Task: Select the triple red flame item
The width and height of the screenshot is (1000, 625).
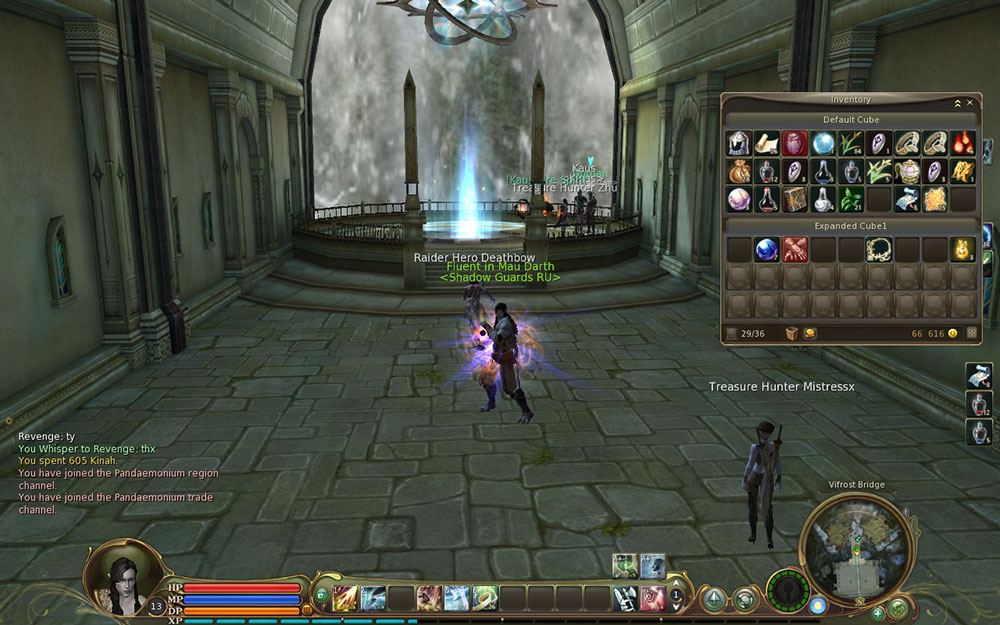Action: click(x=963, y=143)
